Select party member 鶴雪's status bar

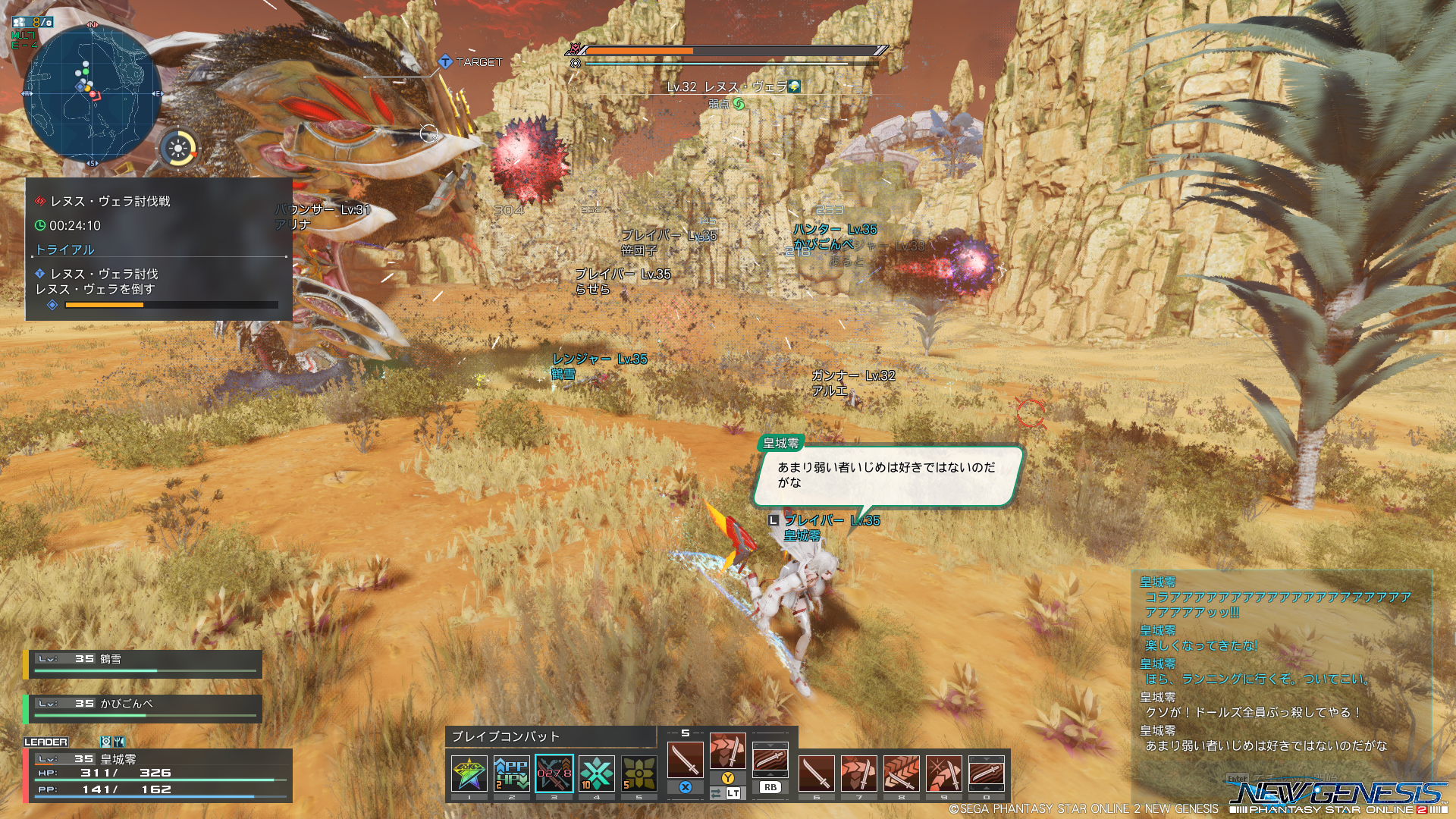(x=143, y=664)
